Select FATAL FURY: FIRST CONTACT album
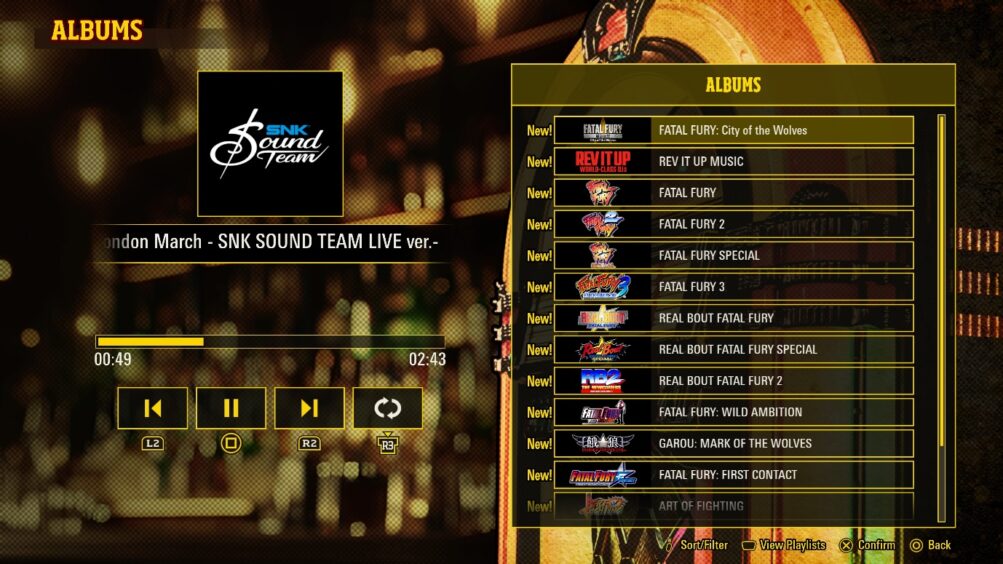This screenshot has height=564, width=1003. pyautogui.click(x=733, y=475)
